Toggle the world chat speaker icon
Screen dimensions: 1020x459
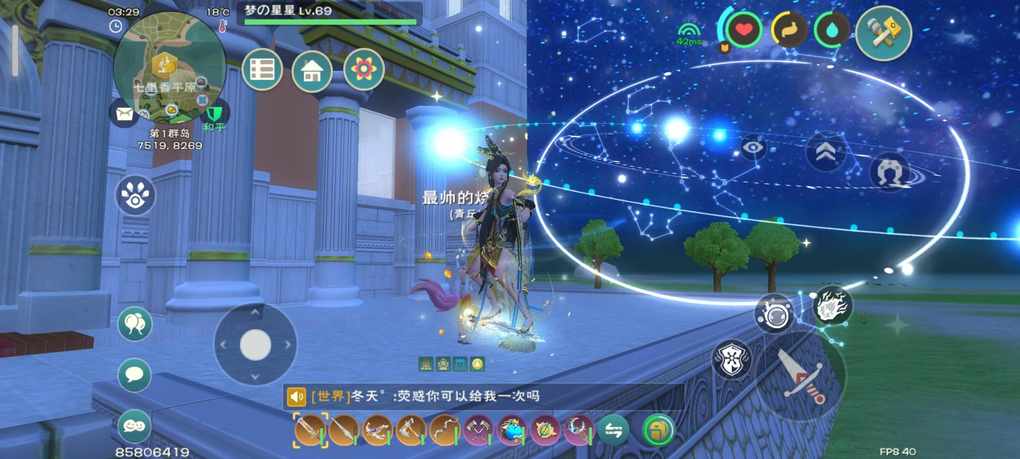[296, 397]
